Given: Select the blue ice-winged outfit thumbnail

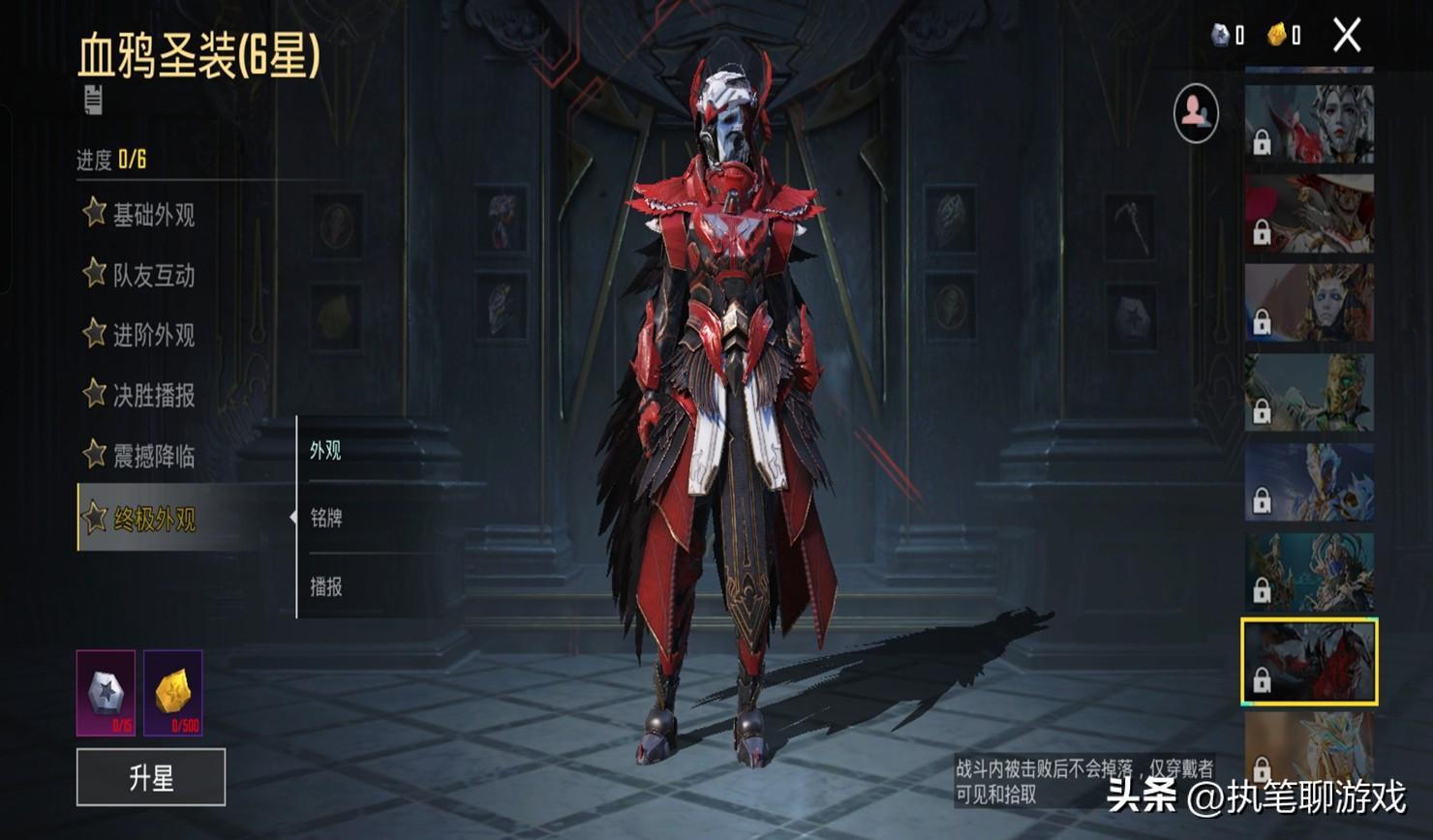Looking at the screenshot, I should point(1309,482).
